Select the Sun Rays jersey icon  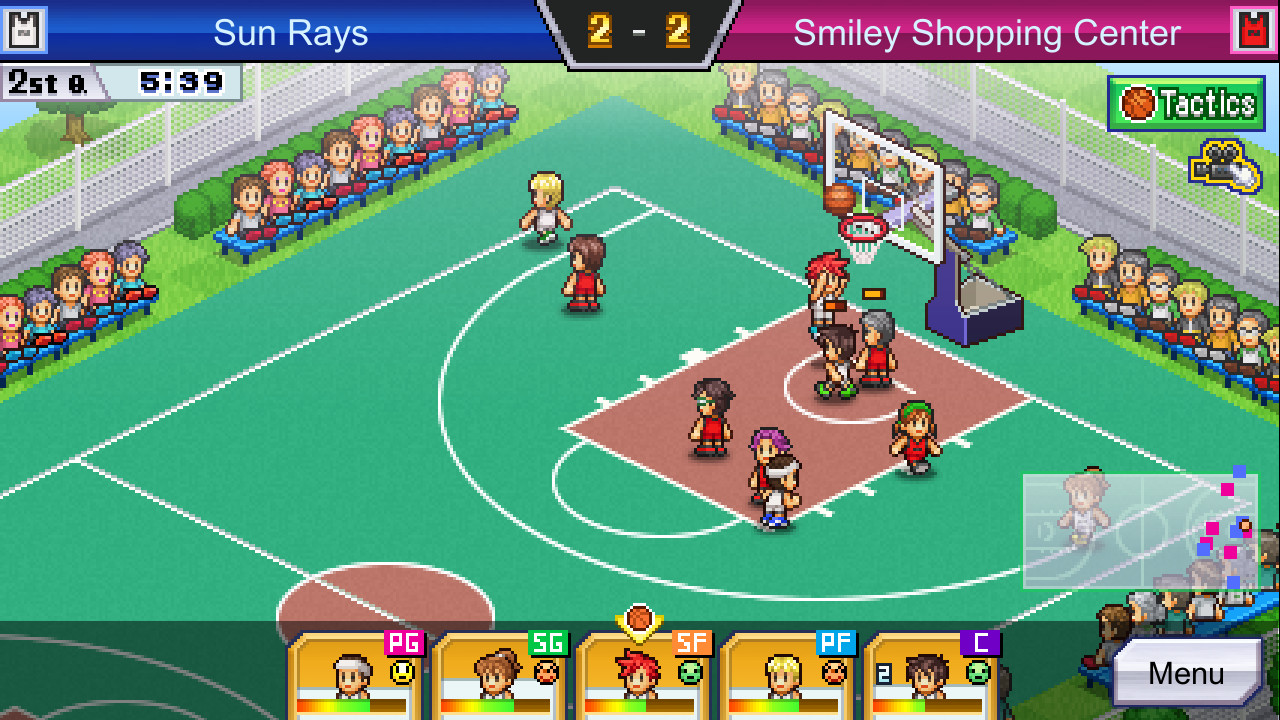(25, 30)
